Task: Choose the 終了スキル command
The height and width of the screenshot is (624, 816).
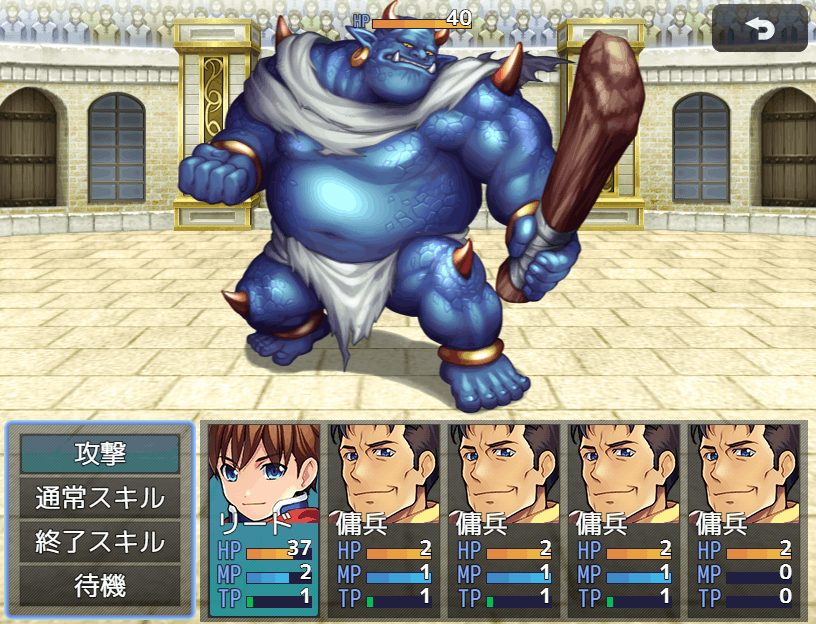Action: (100, 541)
